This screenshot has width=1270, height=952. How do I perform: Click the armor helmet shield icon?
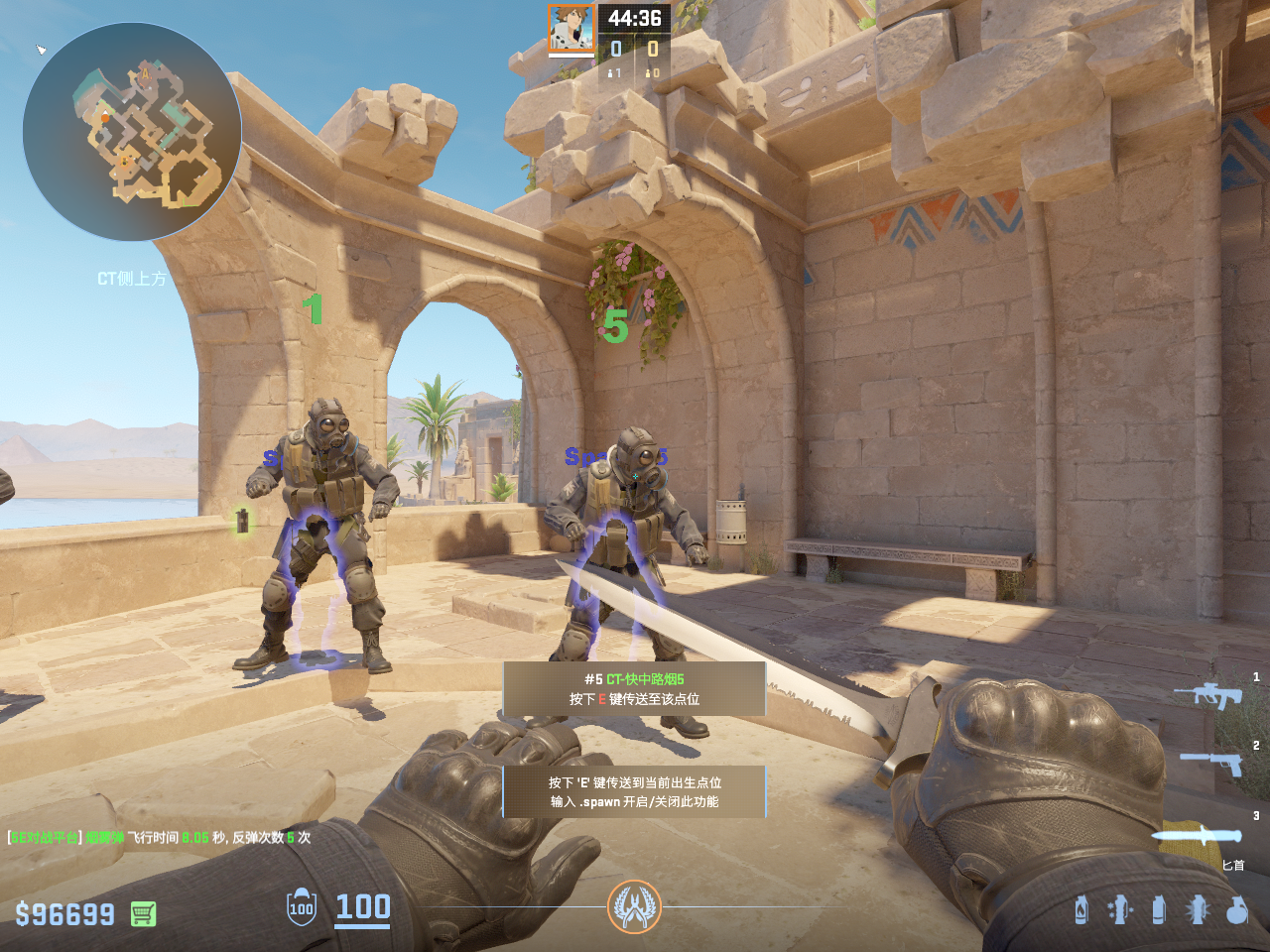tap(302, 907)
